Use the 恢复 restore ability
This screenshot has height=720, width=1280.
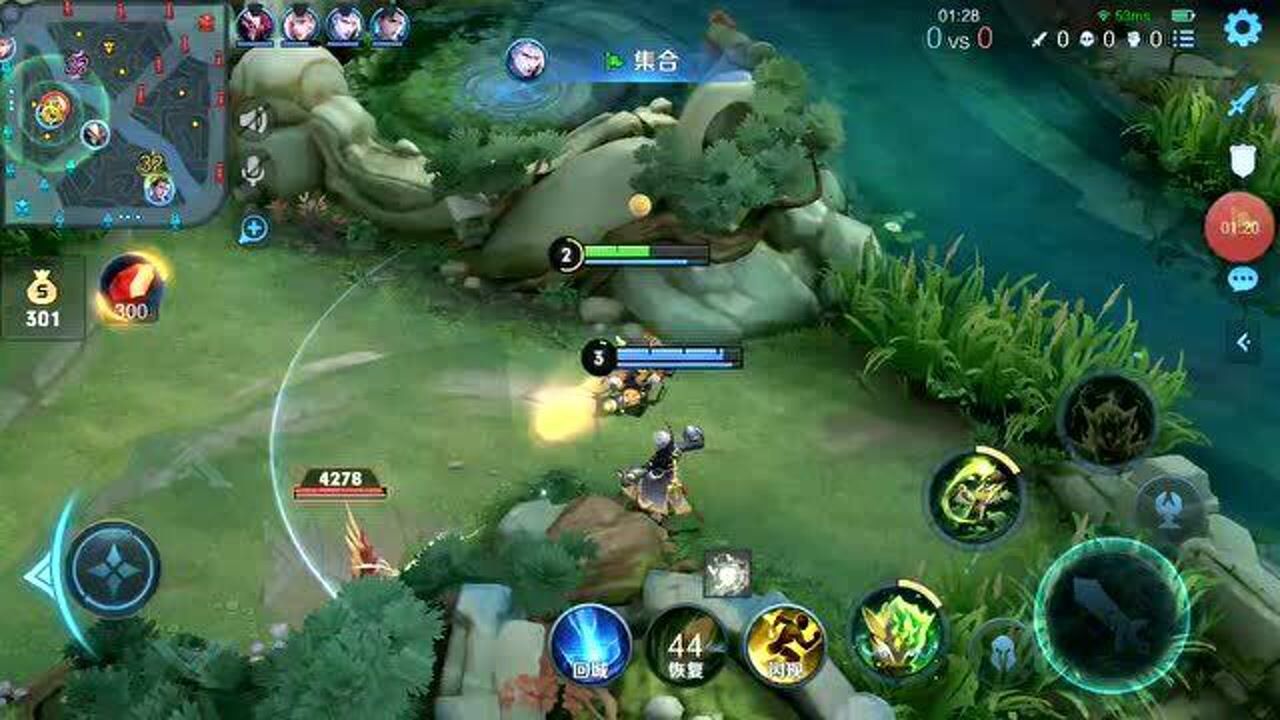(687, 646)
